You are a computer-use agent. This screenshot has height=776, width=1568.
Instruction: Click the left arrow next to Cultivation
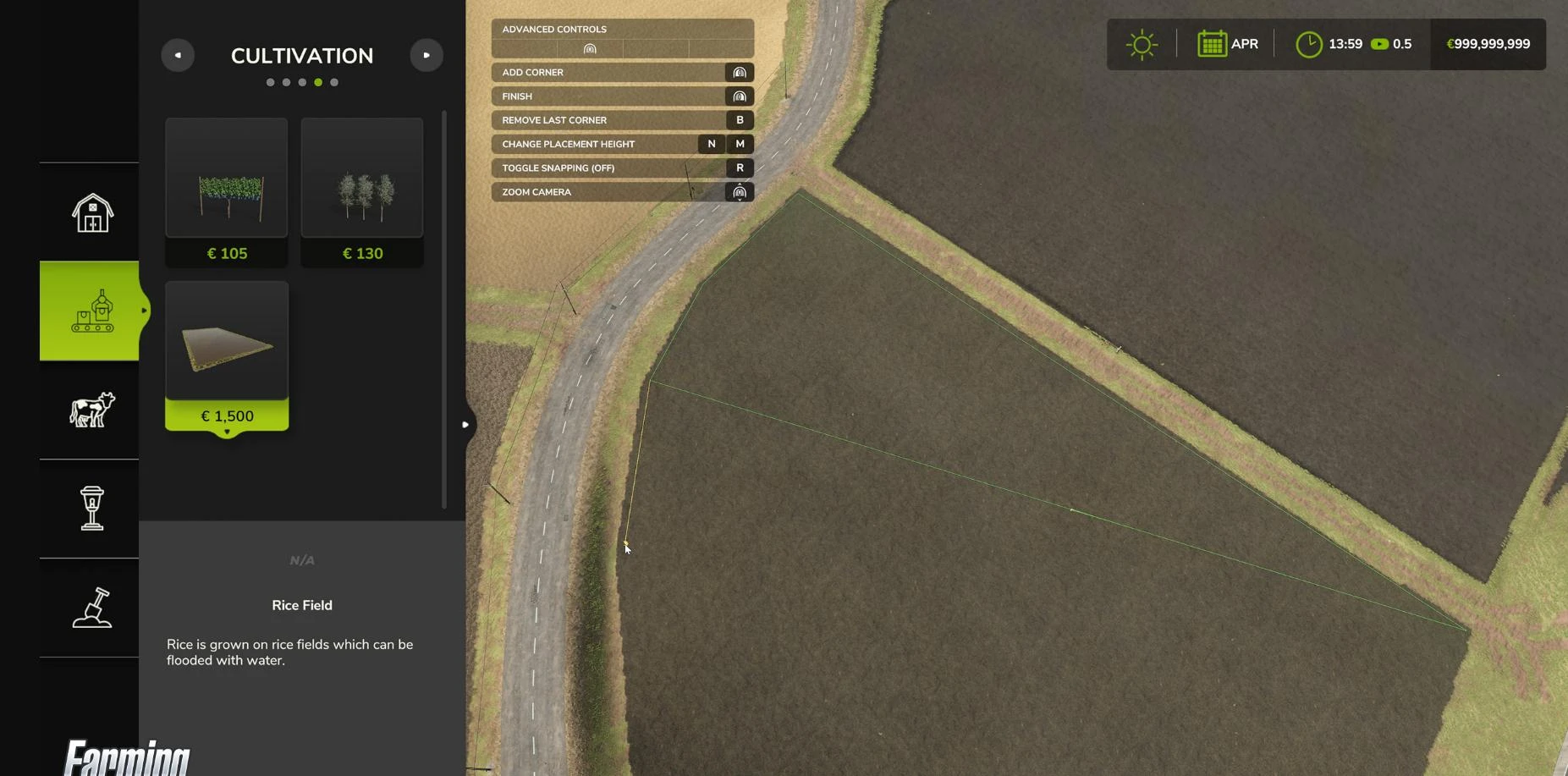pyautogui.click(x=178, y=54)
